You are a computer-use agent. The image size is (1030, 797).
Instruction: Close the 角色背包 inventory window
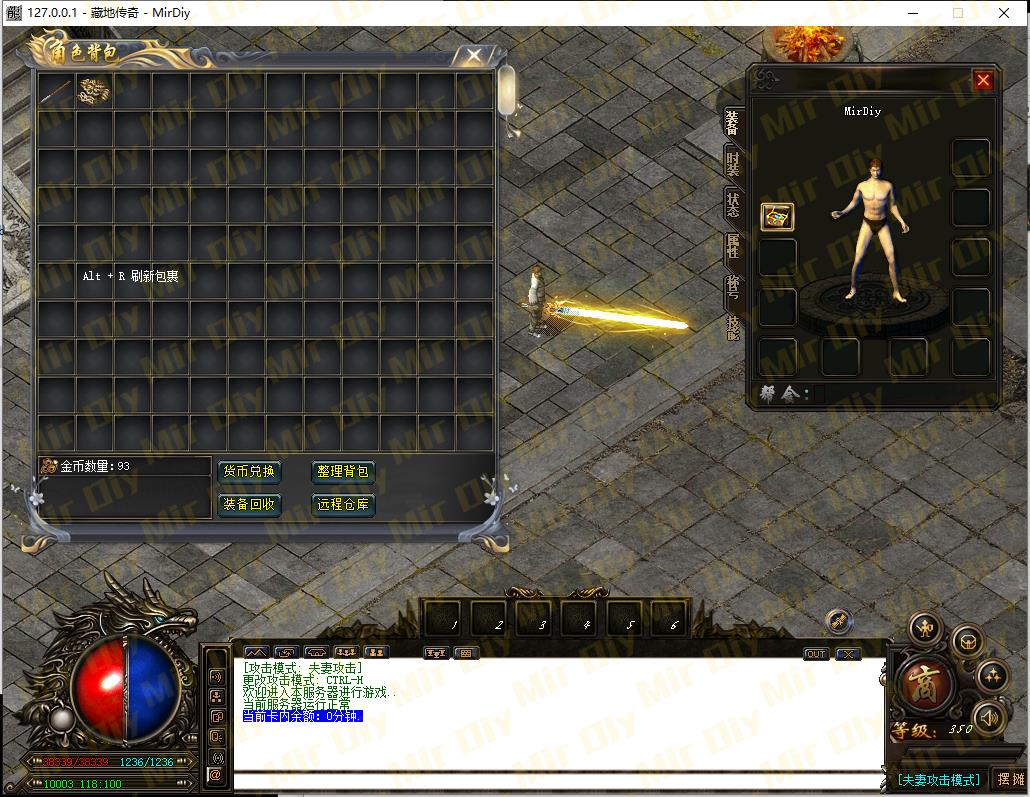click(x=474, y=56)
